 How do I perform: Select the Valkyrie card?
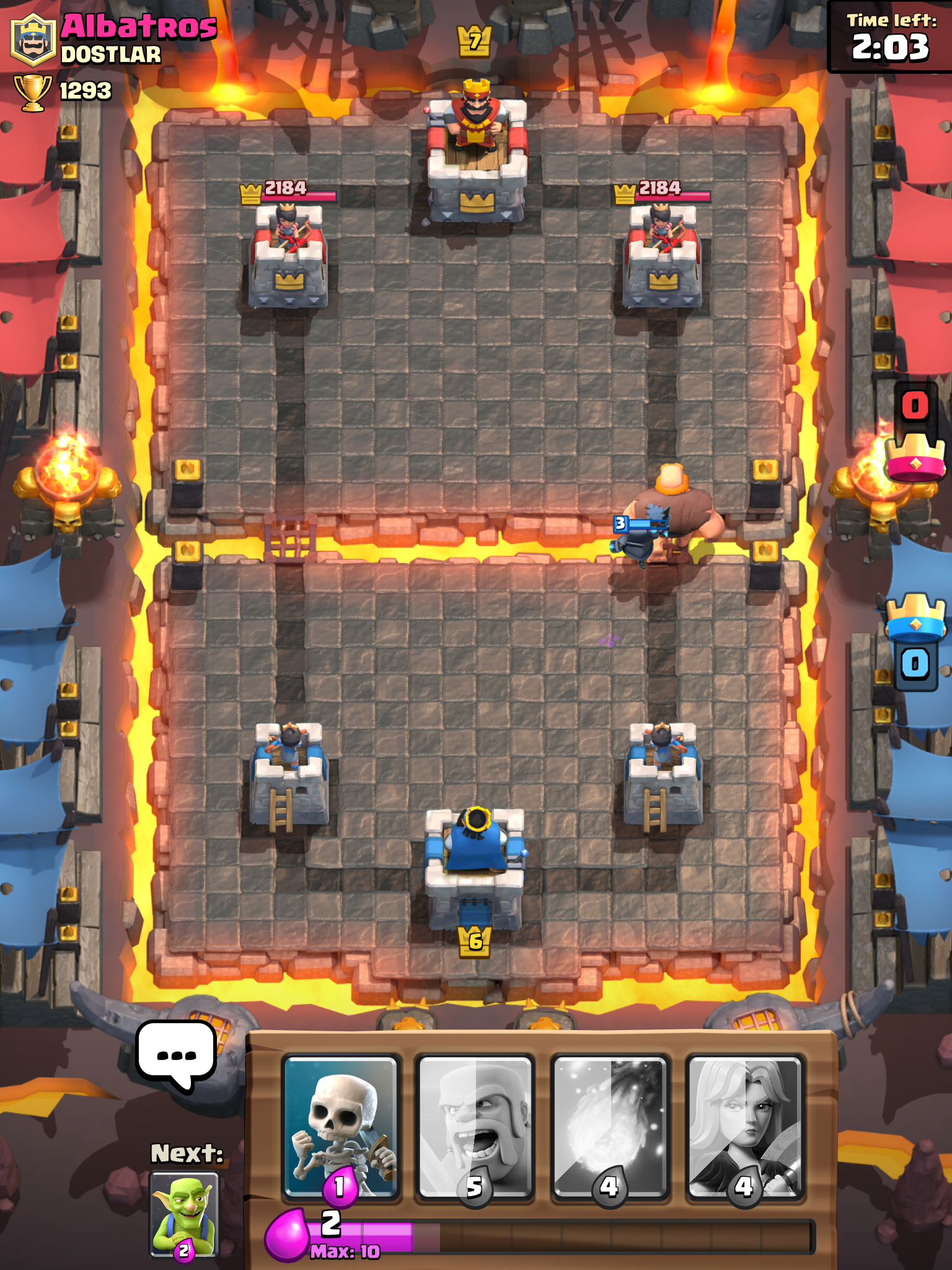744,1126
